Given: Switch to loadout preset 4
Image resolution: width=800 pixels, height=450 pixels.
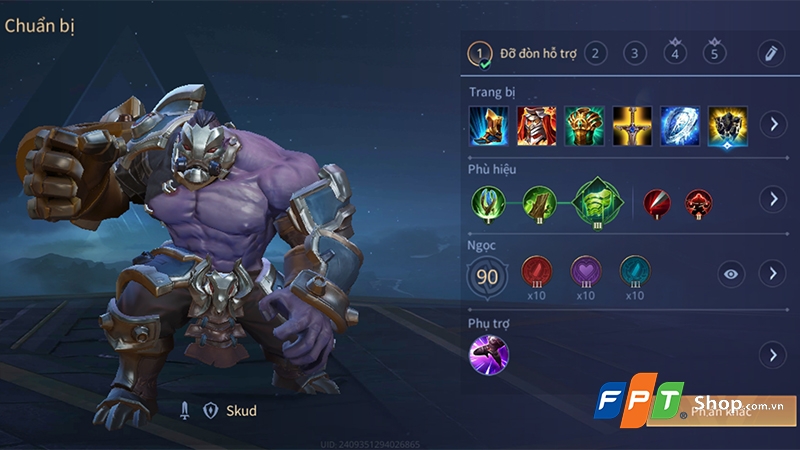Looking at the screenshot, I should click(675, 53).
